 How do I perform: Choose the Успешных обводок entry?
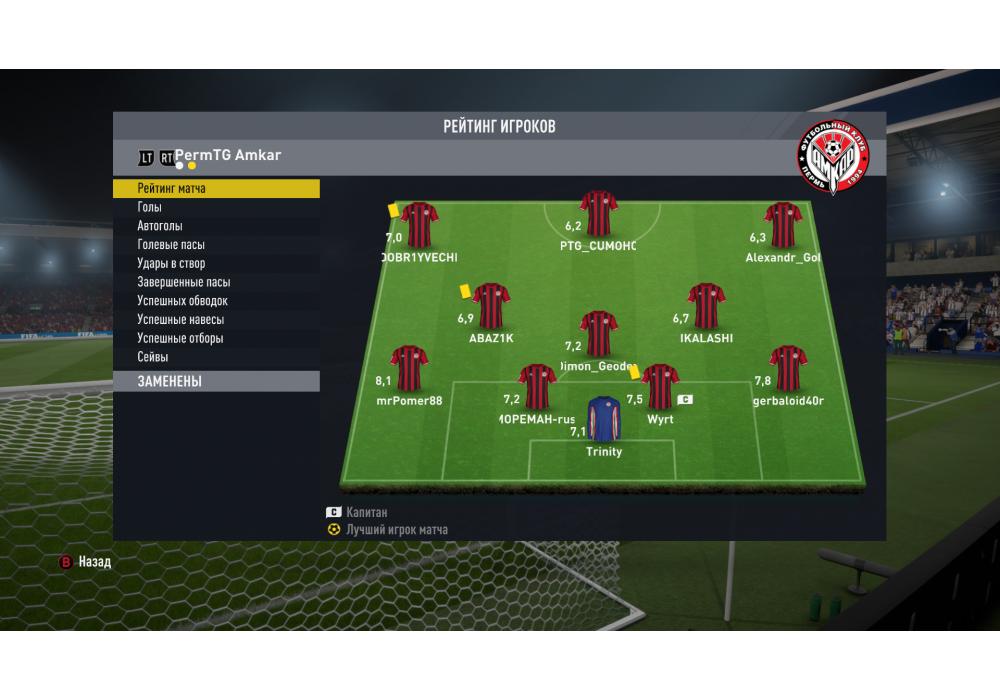click(x=216, y=301)
